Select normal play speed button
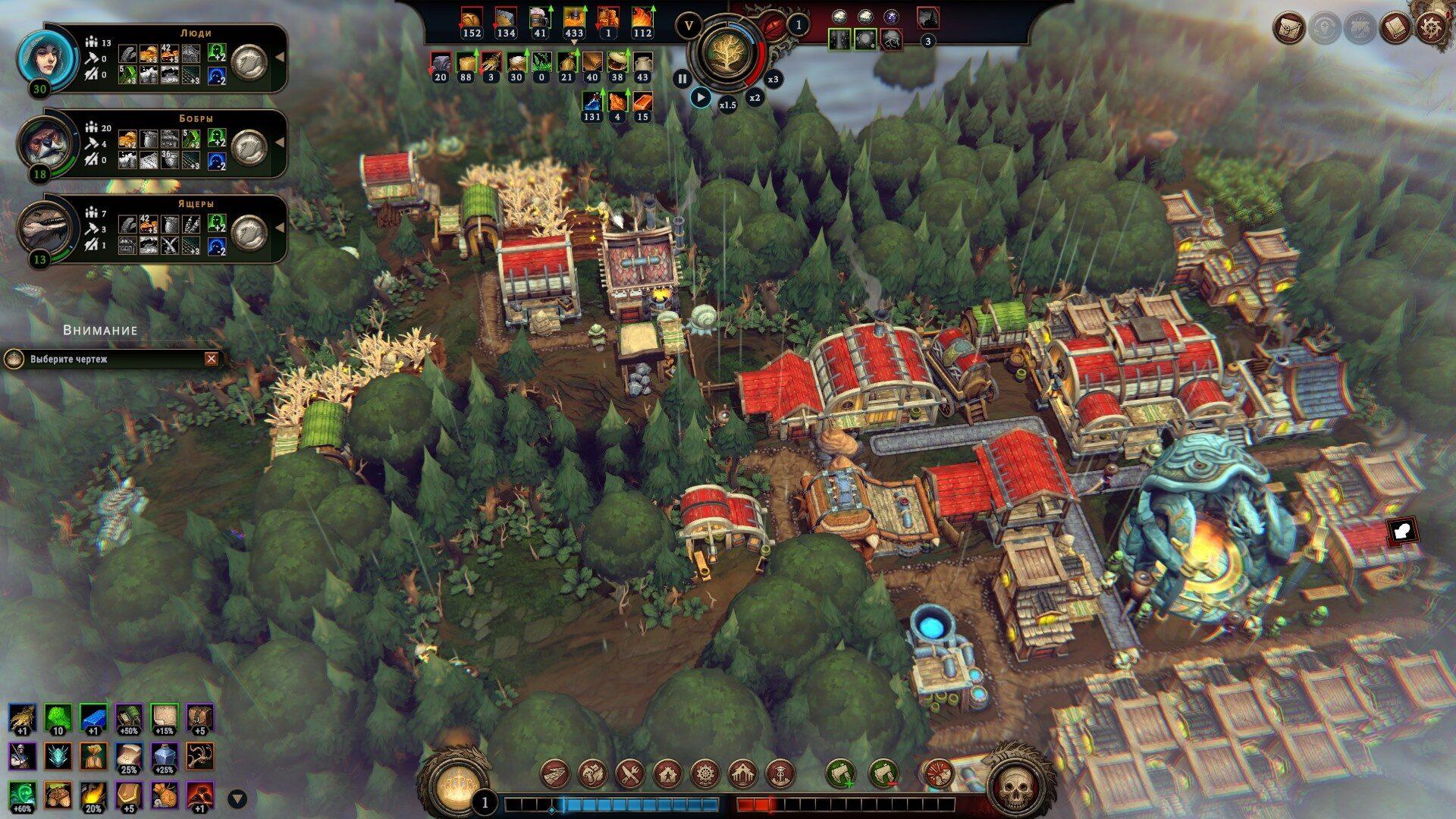Screen dimensions: 1456x819 tap(701, 97)
